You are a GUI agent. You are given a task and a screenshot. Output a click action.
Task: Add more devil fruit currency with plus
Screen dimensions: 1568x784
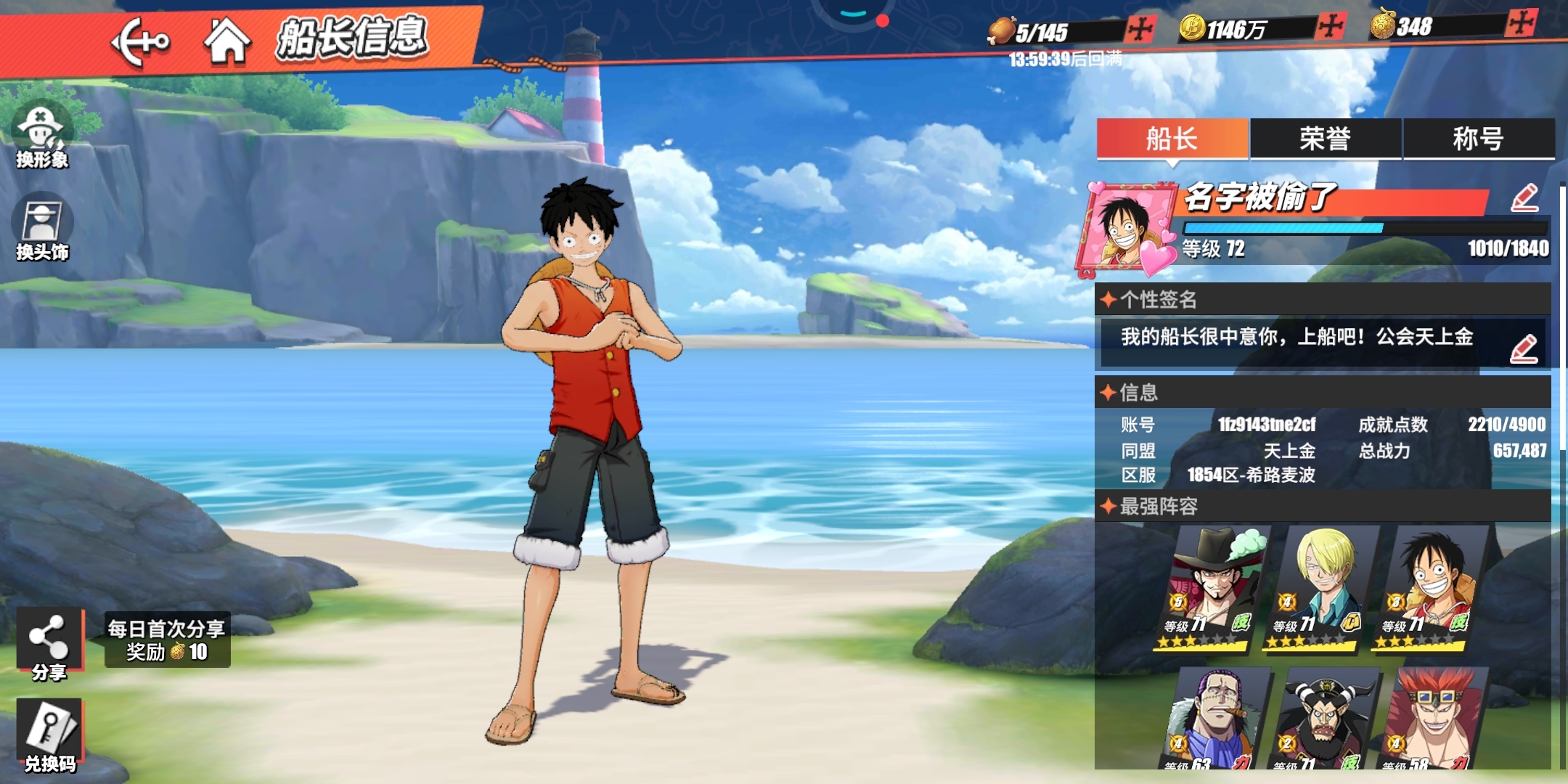tap(1521, 24)
